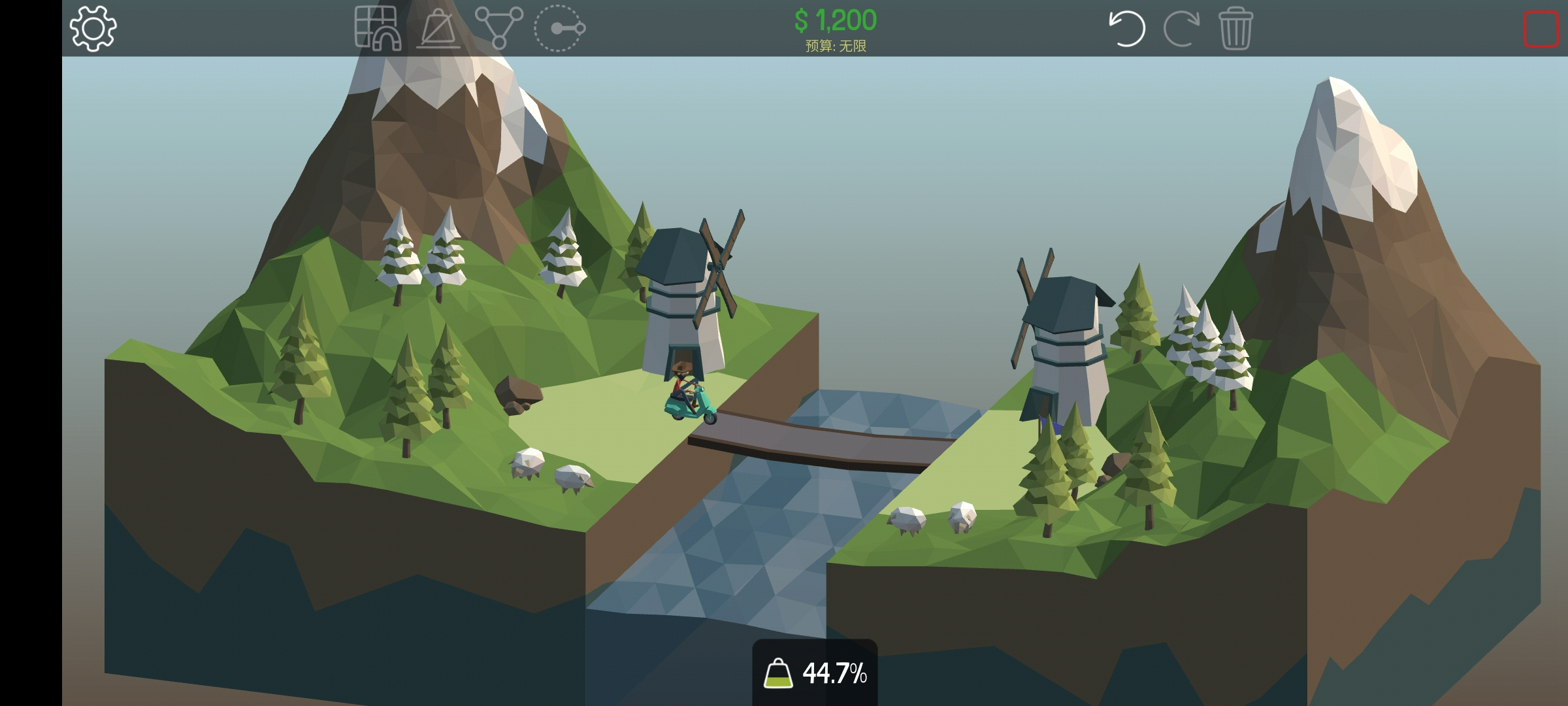Stop the simulation with red square
This screenshot has width=1568, height=706.
[x=1541, y=29]
